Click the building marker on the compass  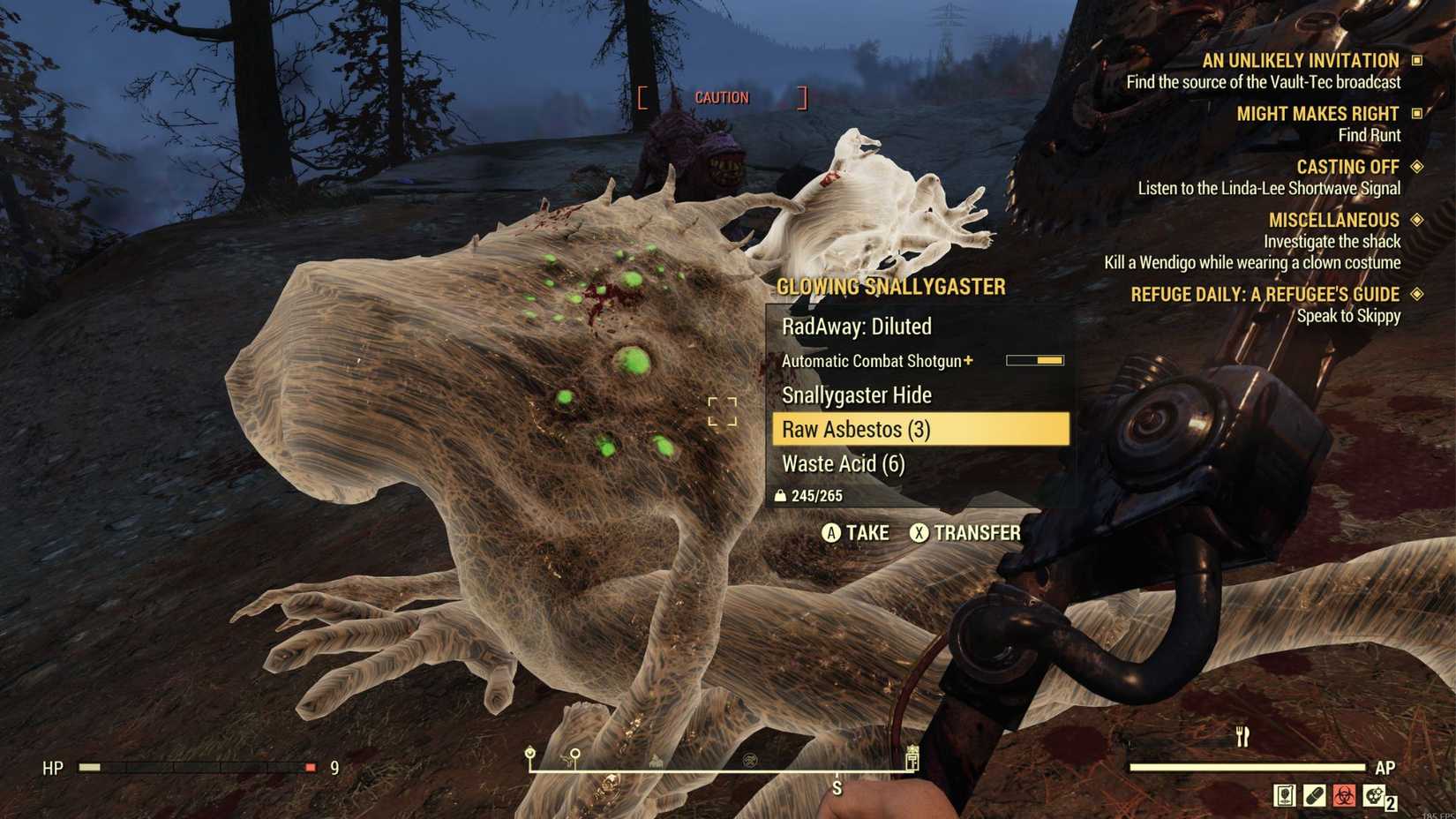pyautogui.click(x=657, y=762)
